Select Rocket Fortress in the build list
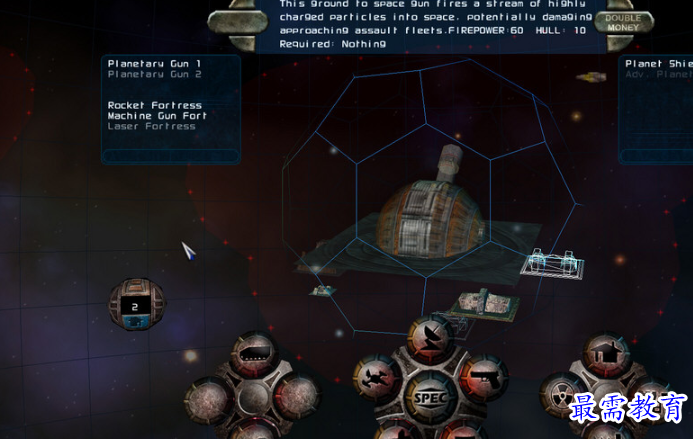Viewport: 693px width, 439px height. click(x=155, y=105)
